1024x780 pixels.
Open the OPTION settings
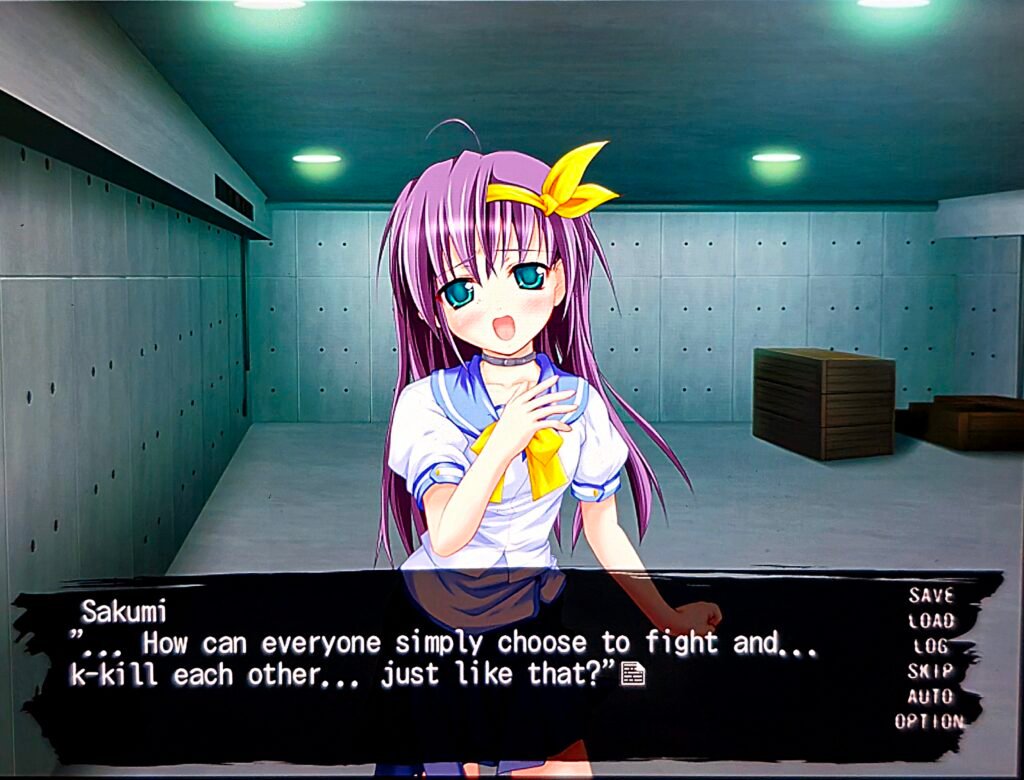point(930,721)
